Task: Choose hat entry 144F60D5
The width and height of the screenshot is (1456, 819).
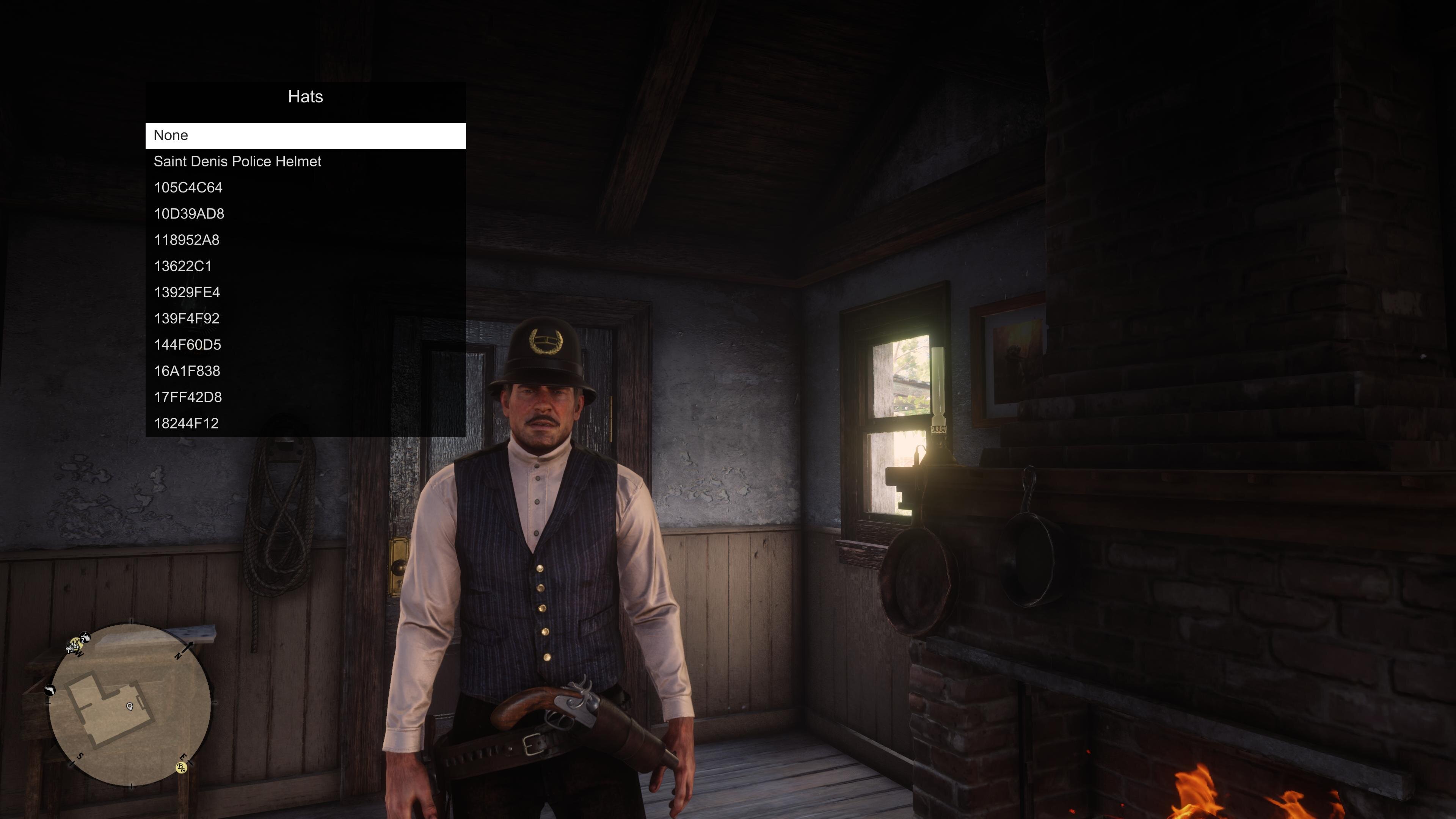Action: [305, 345]
